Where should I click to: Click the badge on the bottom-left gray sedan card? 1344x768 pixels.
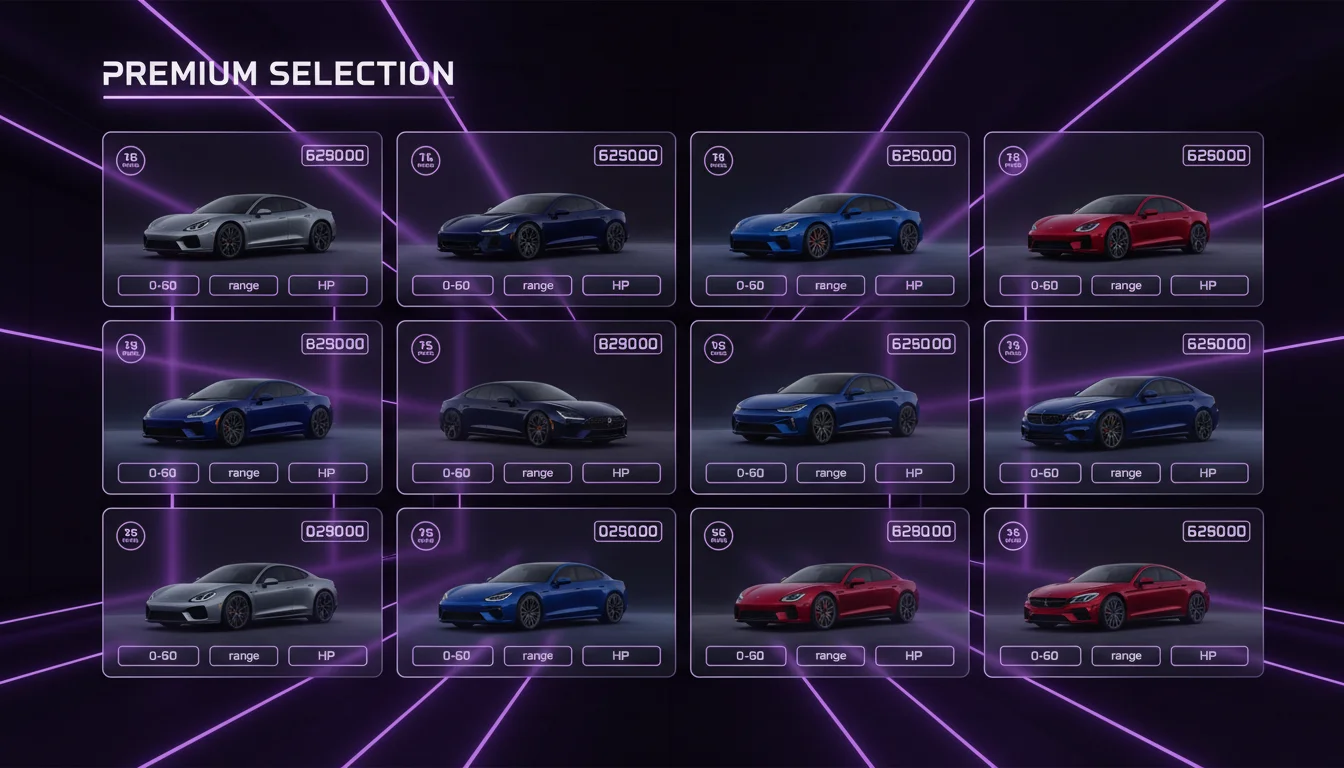[130, 537]
